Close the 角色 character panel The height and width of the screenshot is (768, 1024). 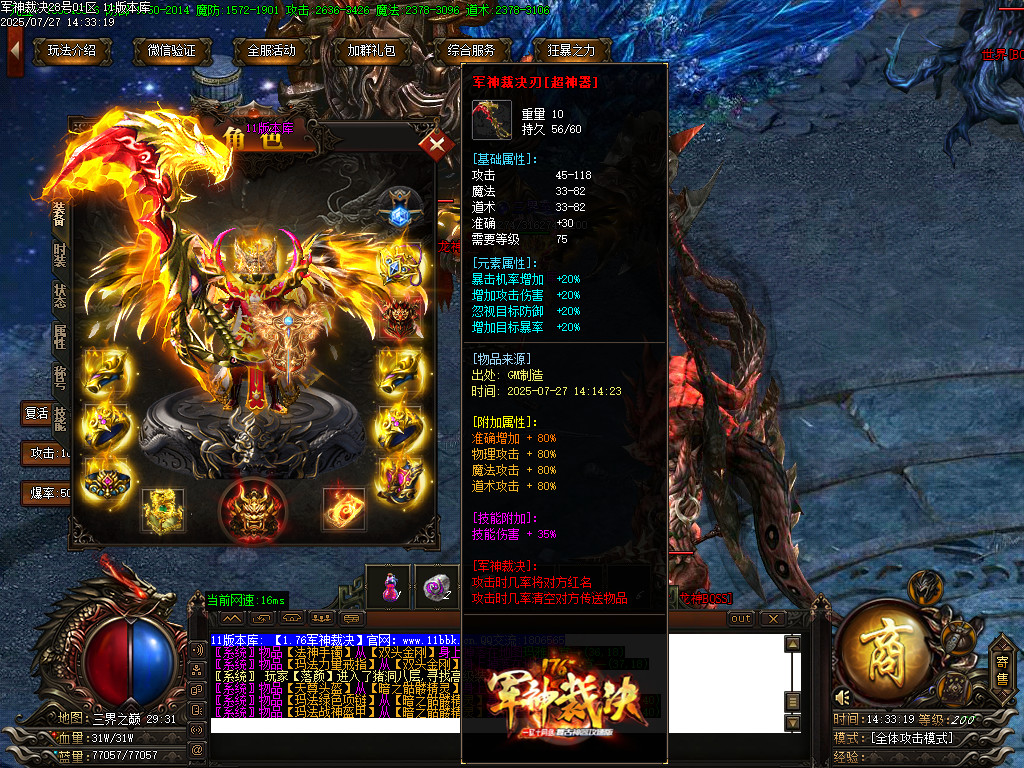coord(436,145)
